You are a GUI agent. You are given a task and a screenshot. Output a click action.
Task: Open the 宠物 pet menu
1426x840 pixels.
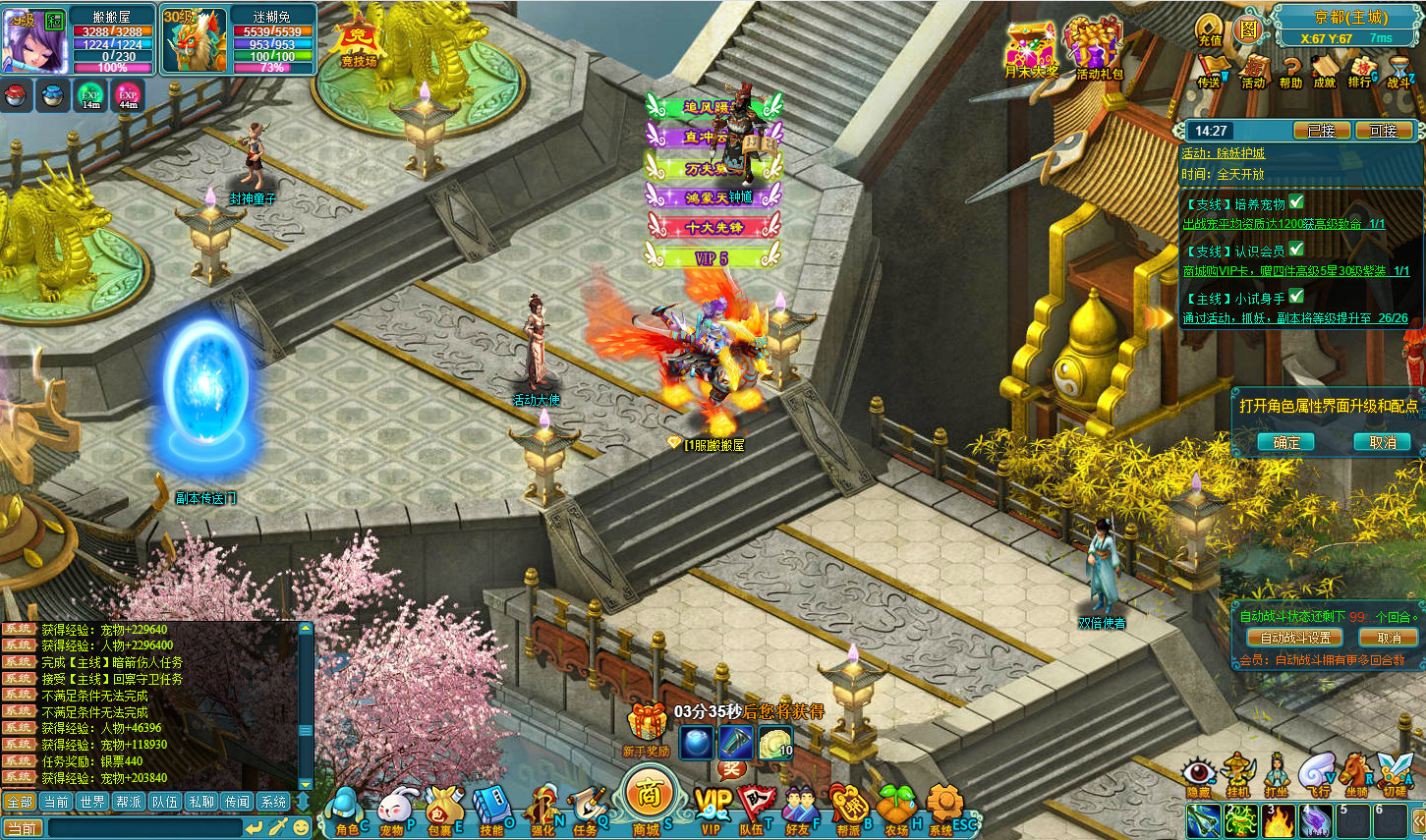[393, 811]
